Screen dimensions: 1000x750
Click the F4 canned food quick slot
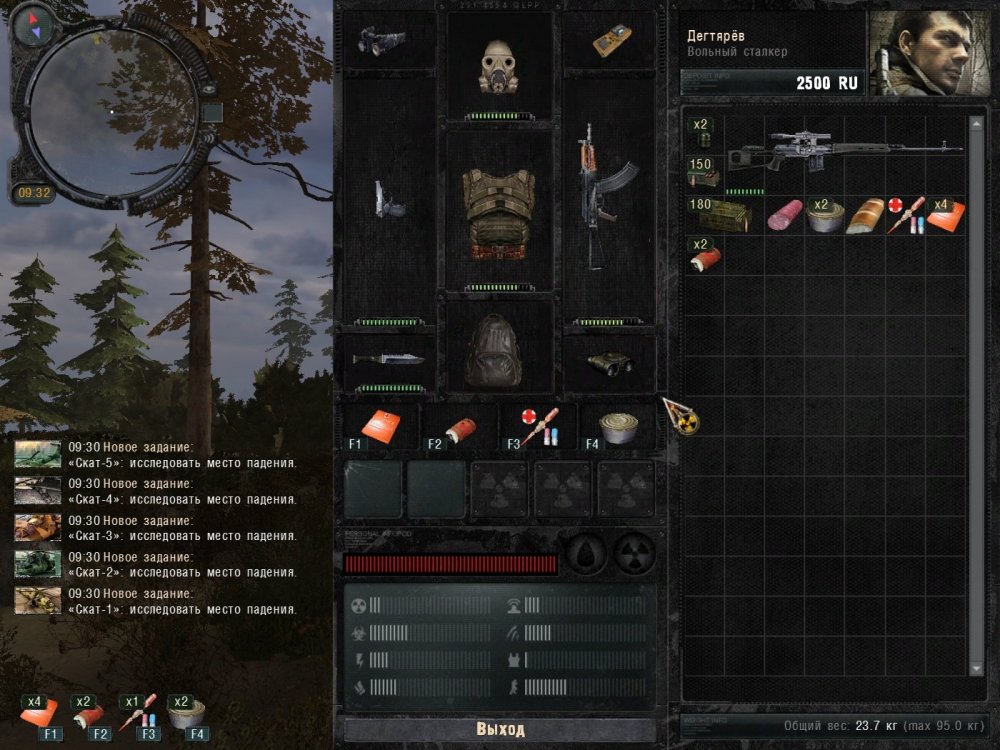tap(618, 426)
